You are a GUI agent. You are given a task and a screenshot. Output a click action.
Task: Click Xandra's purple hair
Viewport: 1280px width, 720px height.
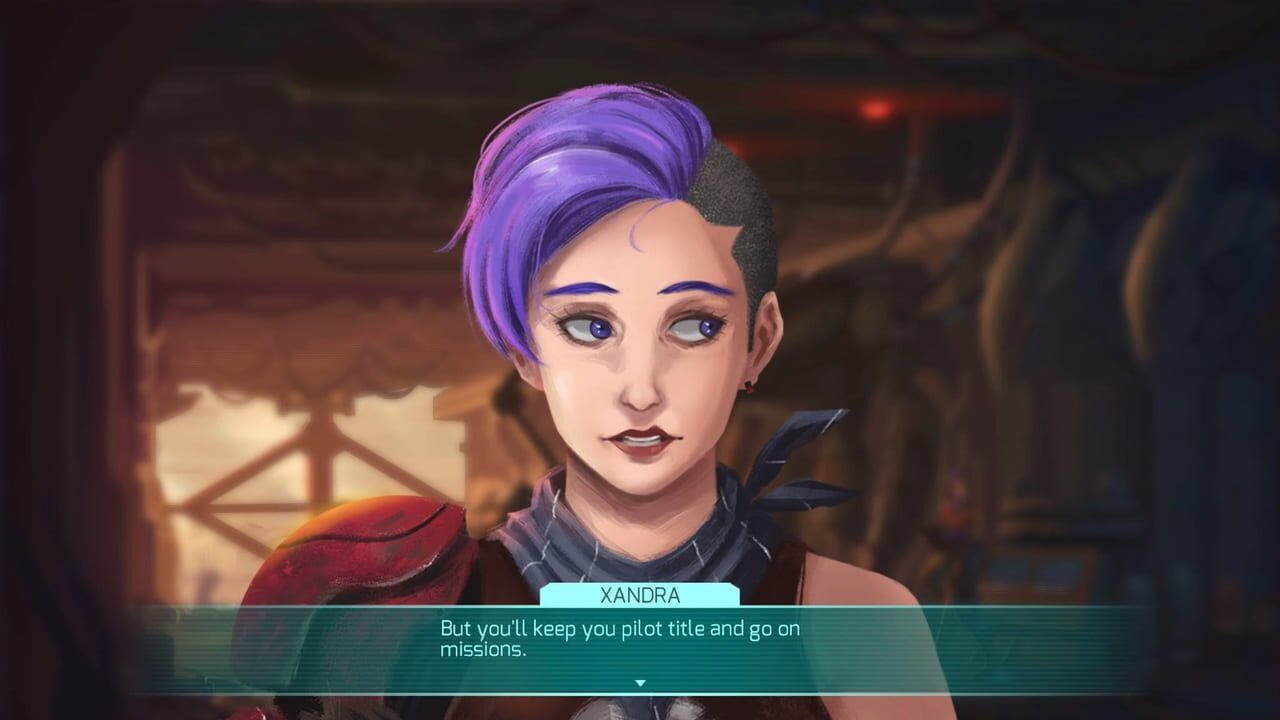point(560,180)
